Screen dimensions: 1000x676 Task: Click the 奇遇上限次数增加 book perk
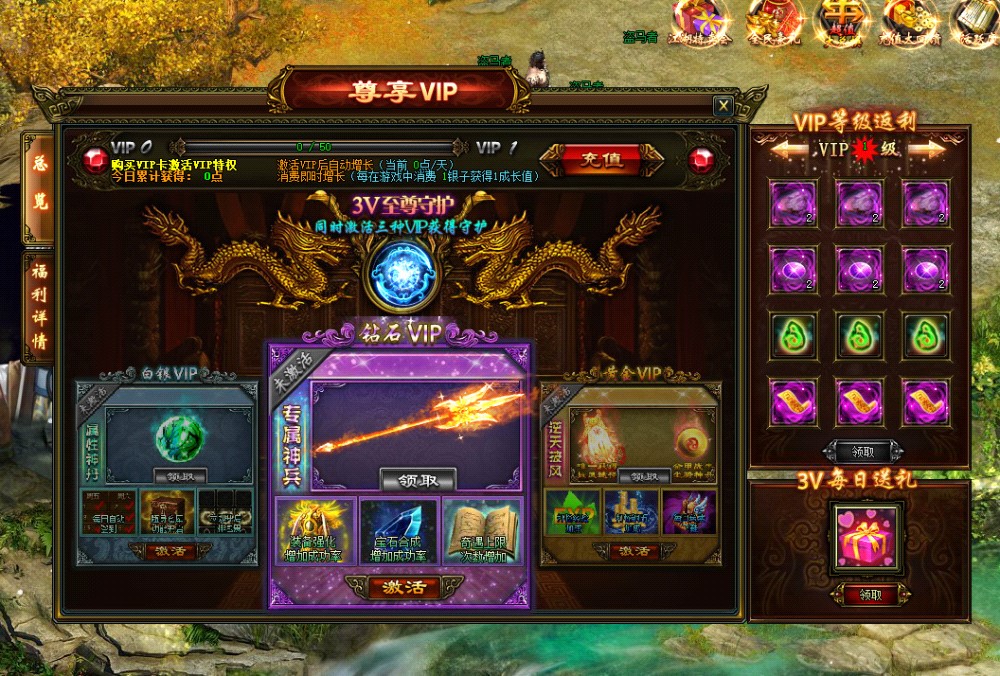tap(481, 532)
